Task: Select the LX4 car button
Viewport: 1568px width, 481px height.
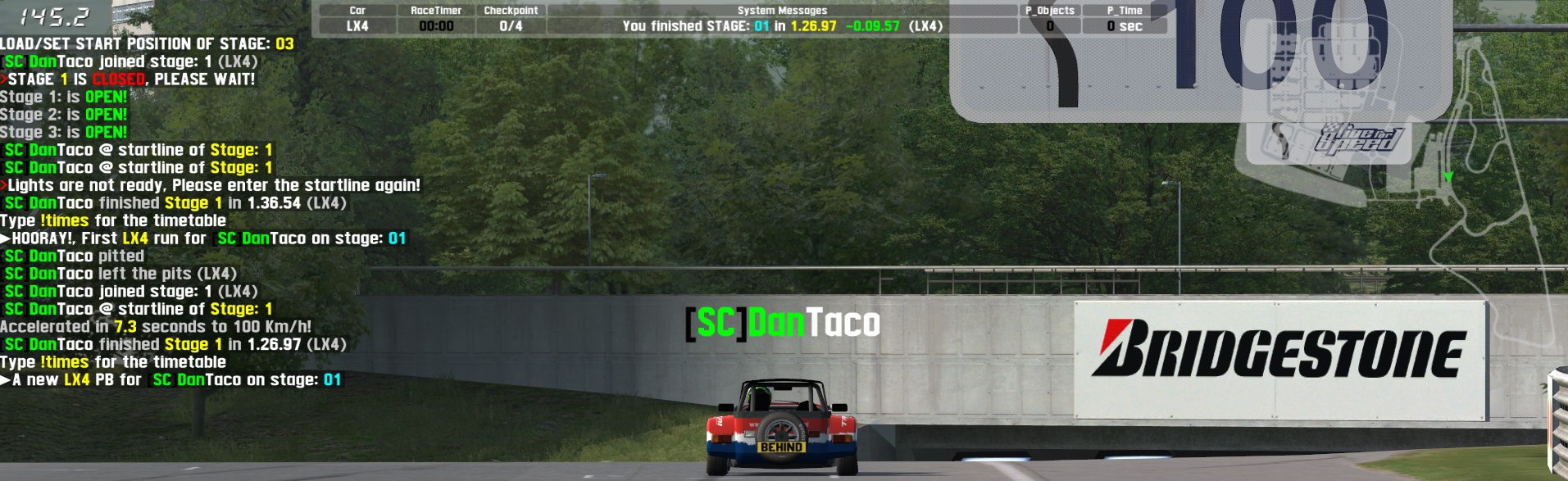Action: click(x=357, y=26)
